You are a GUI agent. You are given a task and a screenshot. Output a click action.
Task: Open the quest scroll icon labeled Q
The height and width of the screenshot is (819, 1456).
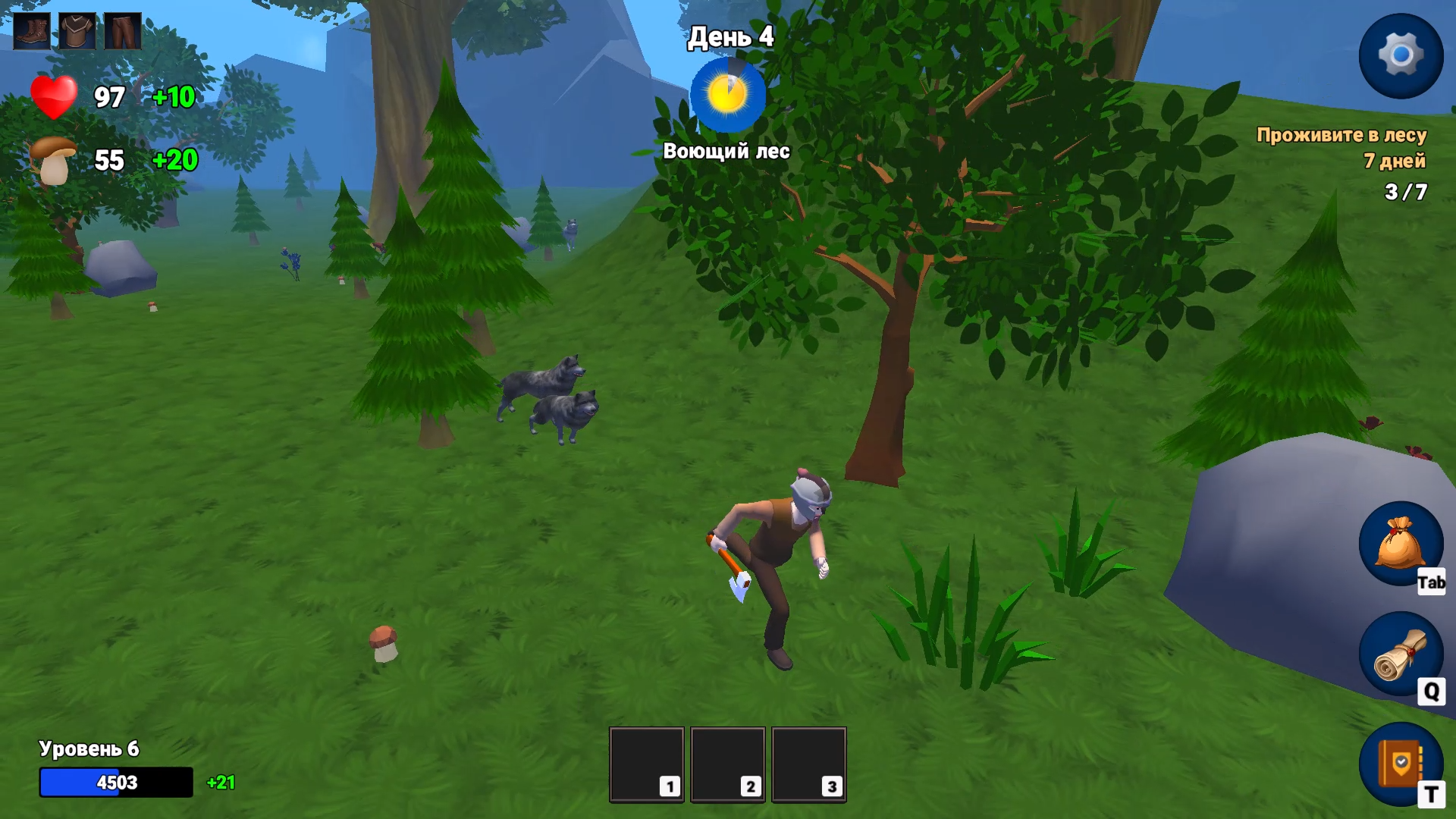click(1401, 654)
